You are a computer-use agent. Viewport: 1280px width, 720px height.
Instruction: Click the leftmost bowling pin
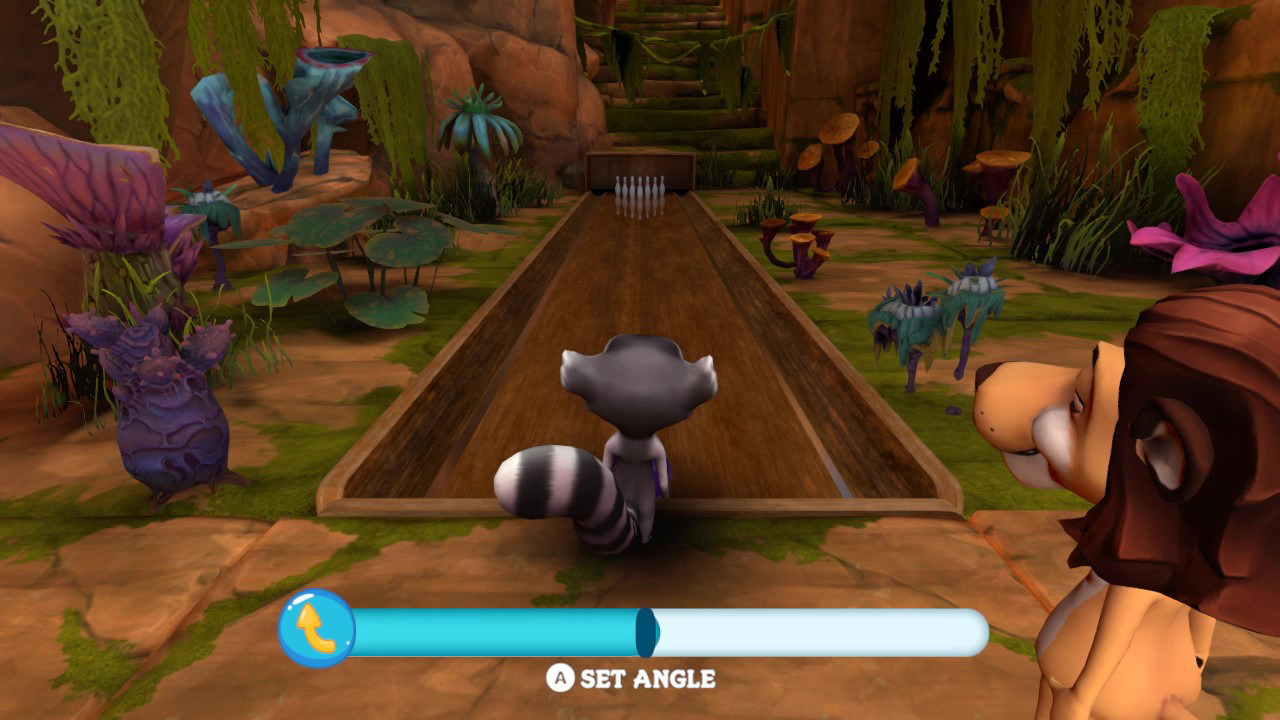click(x=618, y=187)
